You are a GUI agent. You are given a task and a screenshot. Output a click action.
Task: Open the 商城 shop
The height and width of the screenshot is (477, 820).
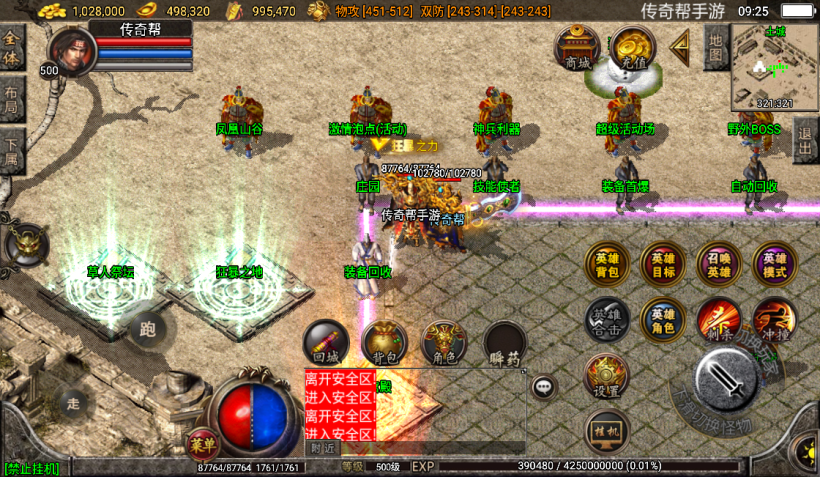577,47
